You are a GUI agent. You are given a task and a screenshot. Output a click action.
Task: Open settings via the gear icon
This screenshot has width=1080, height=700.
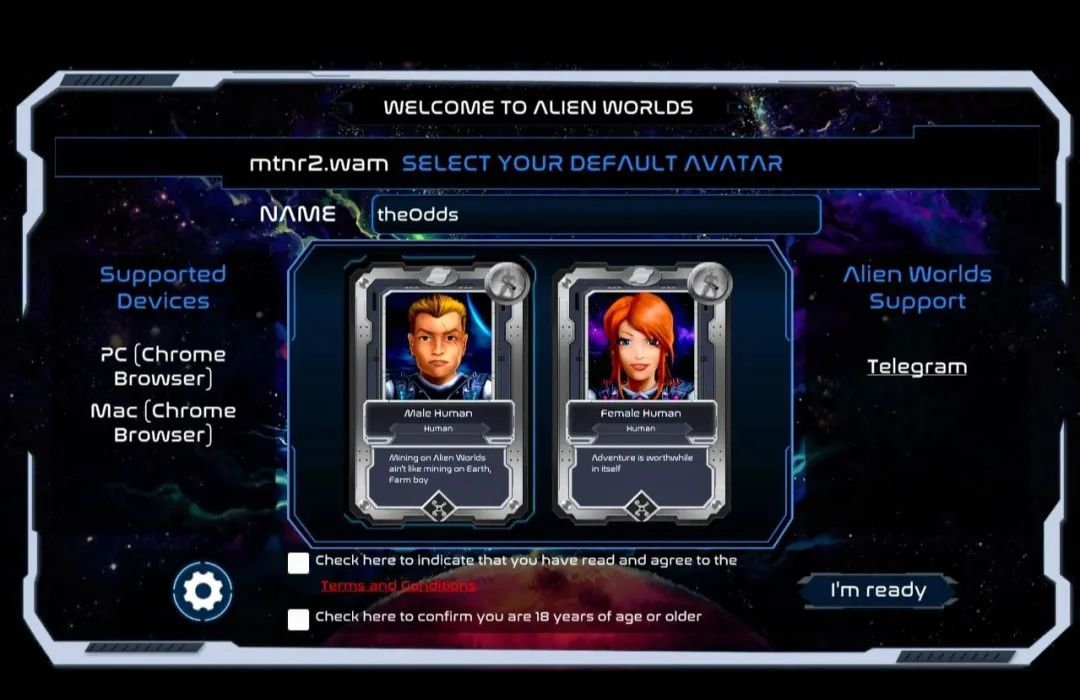click(203, 592)
